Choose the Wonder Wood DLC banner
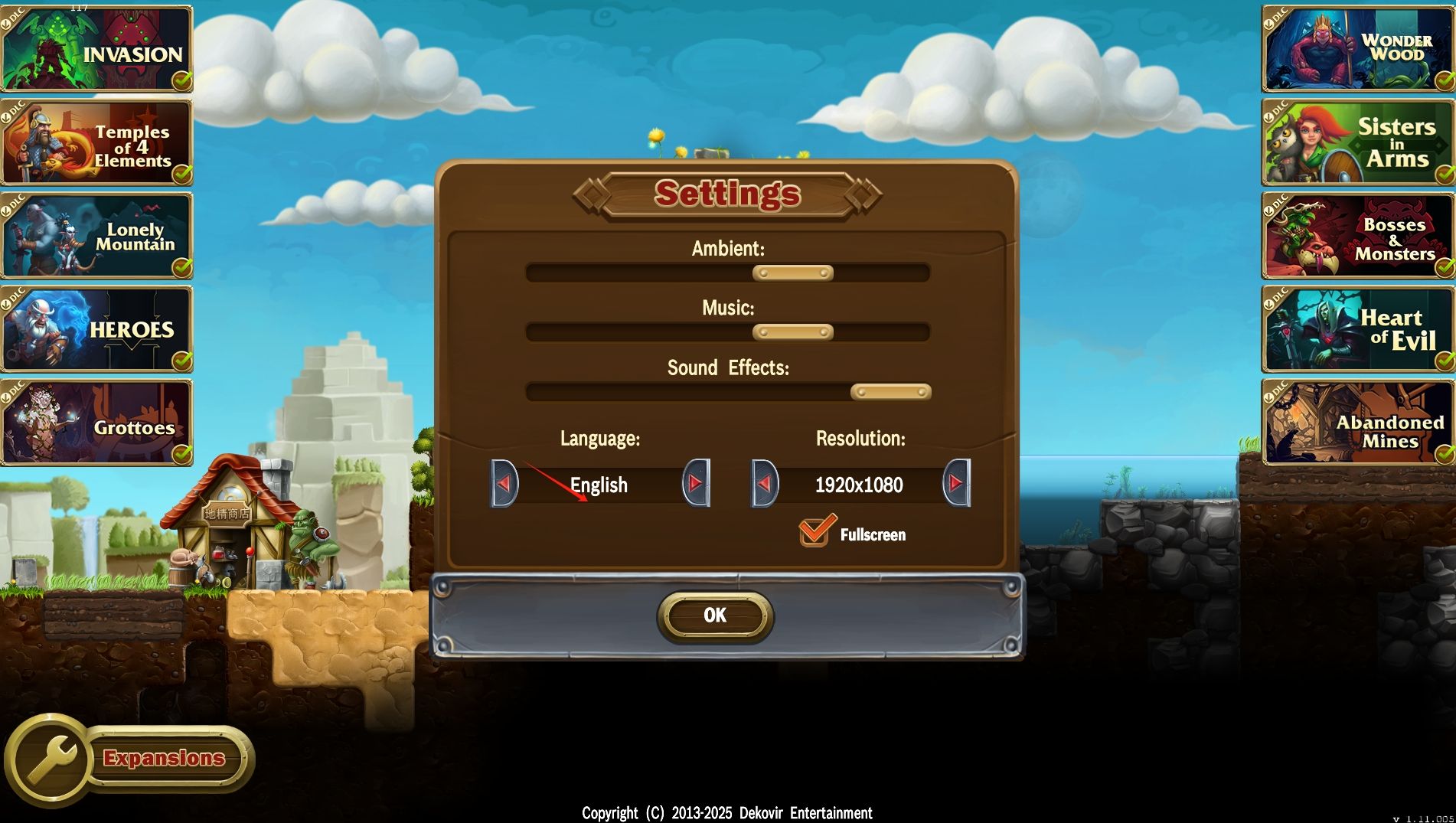Screen dimensions: 1456x823 1358,49
